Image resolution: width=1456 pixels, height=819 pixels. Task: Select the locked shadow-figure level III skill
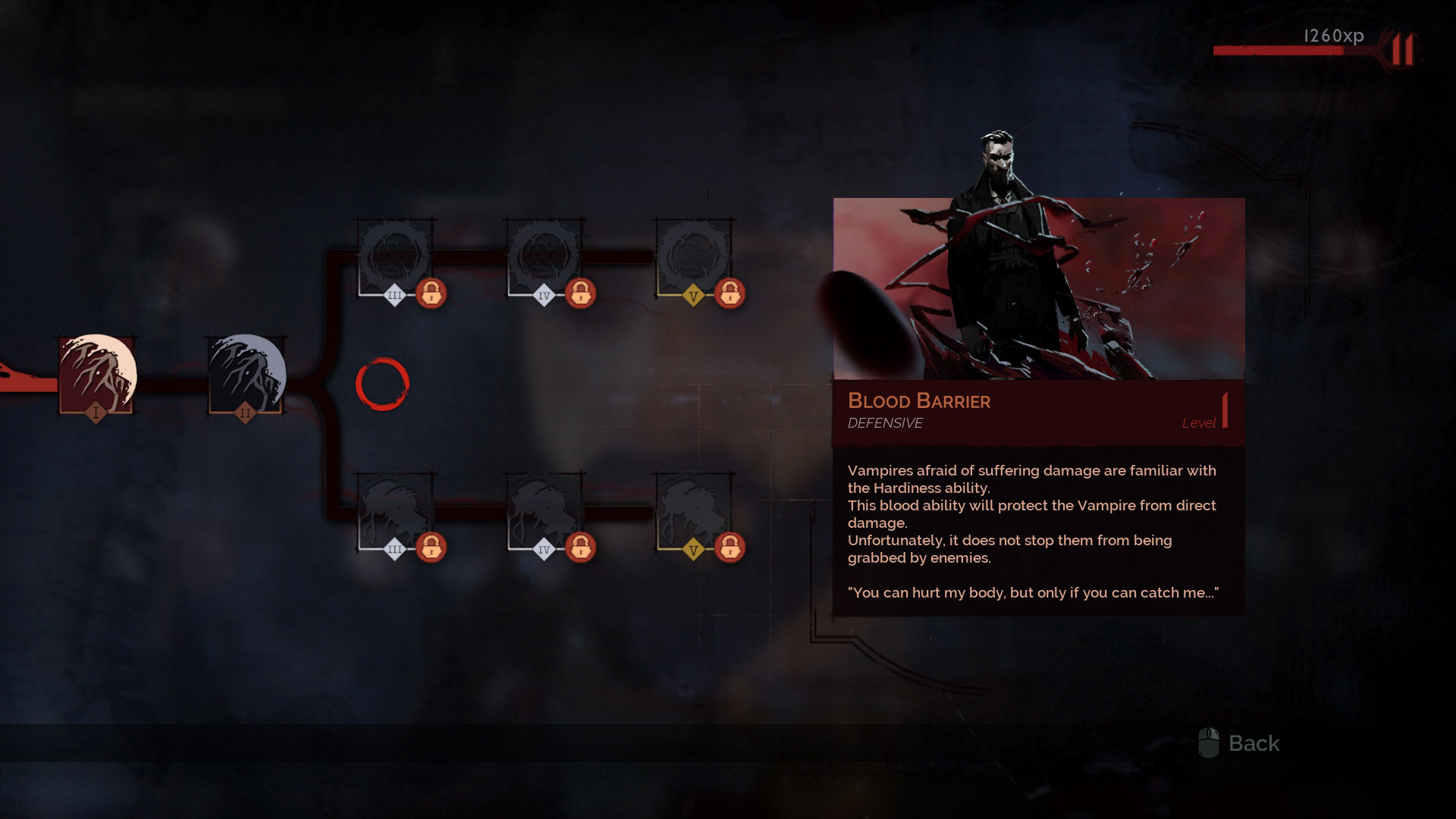coord(394,512)
